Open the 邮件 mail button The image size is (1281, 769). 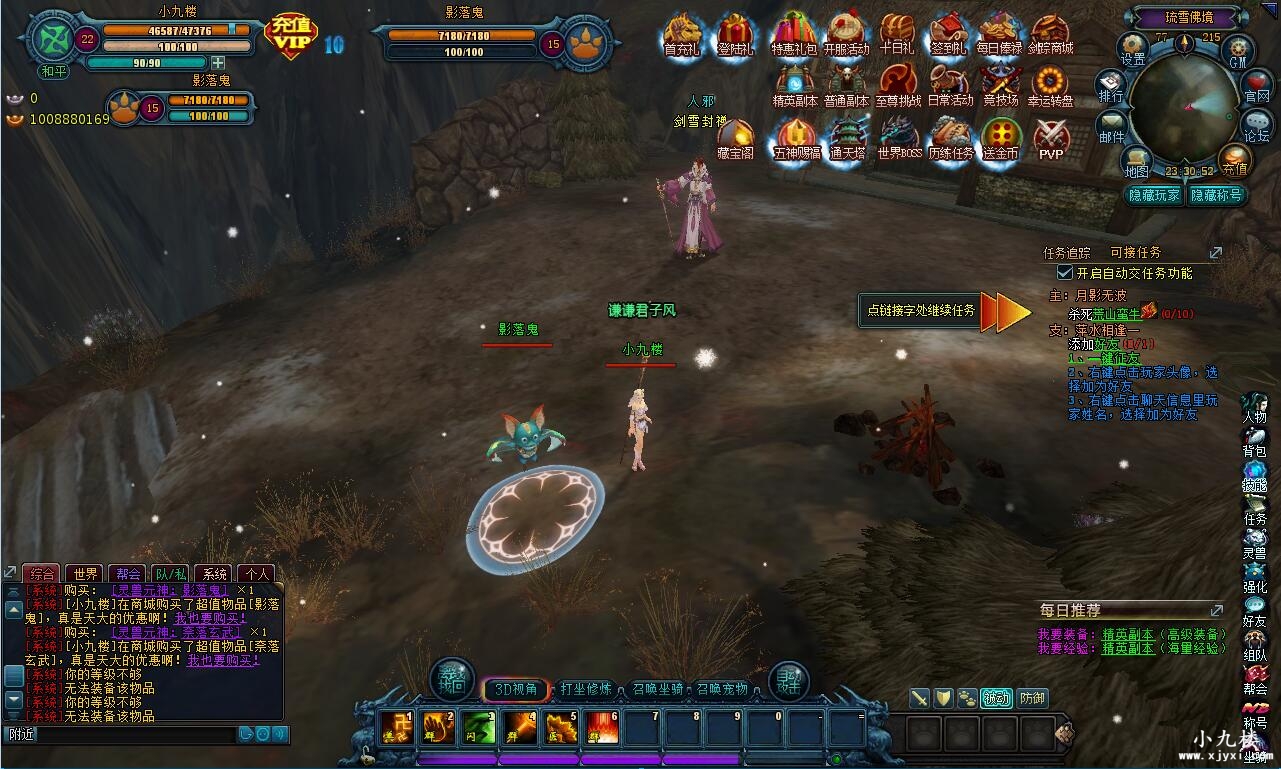[1112, 127]
